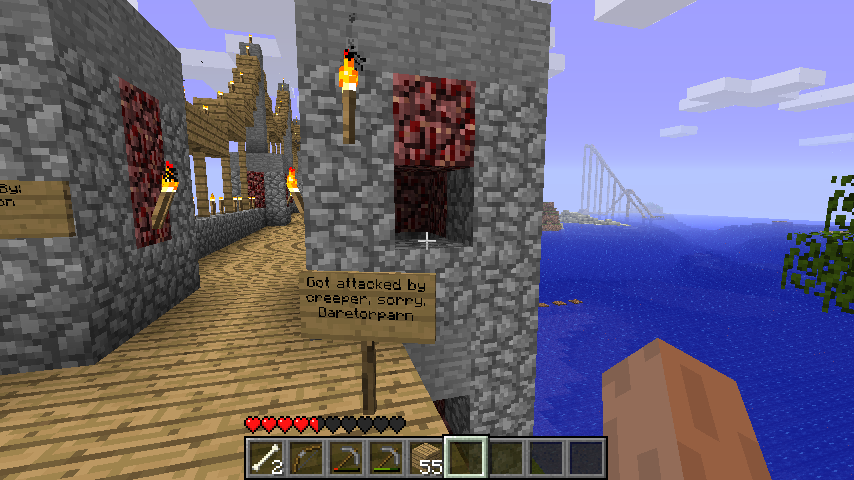
Task: Choose the pickaxe with the green durability bar
Action: [x=386, y=458]
